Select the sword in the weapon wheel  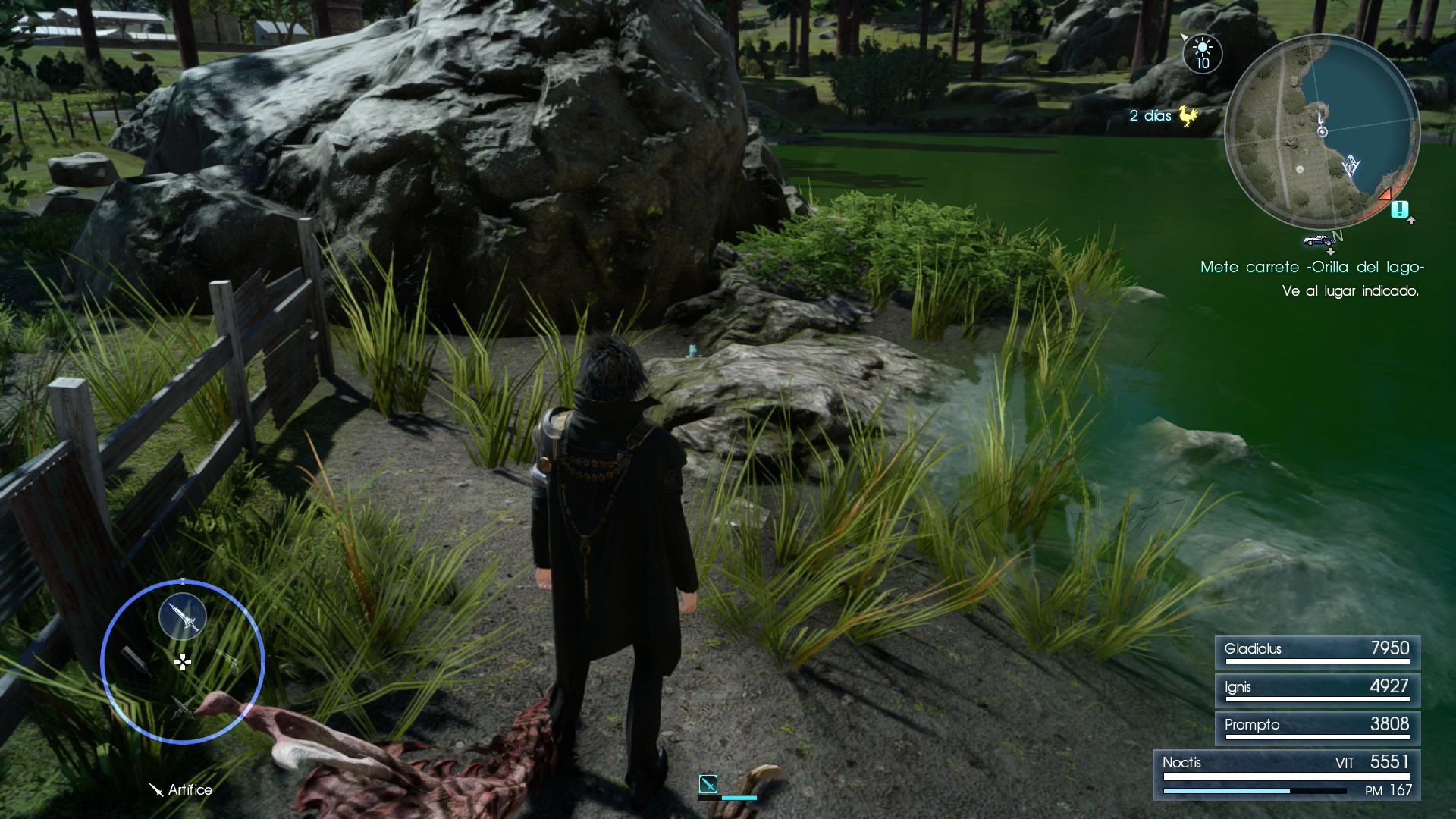click(x=183, y=616)
